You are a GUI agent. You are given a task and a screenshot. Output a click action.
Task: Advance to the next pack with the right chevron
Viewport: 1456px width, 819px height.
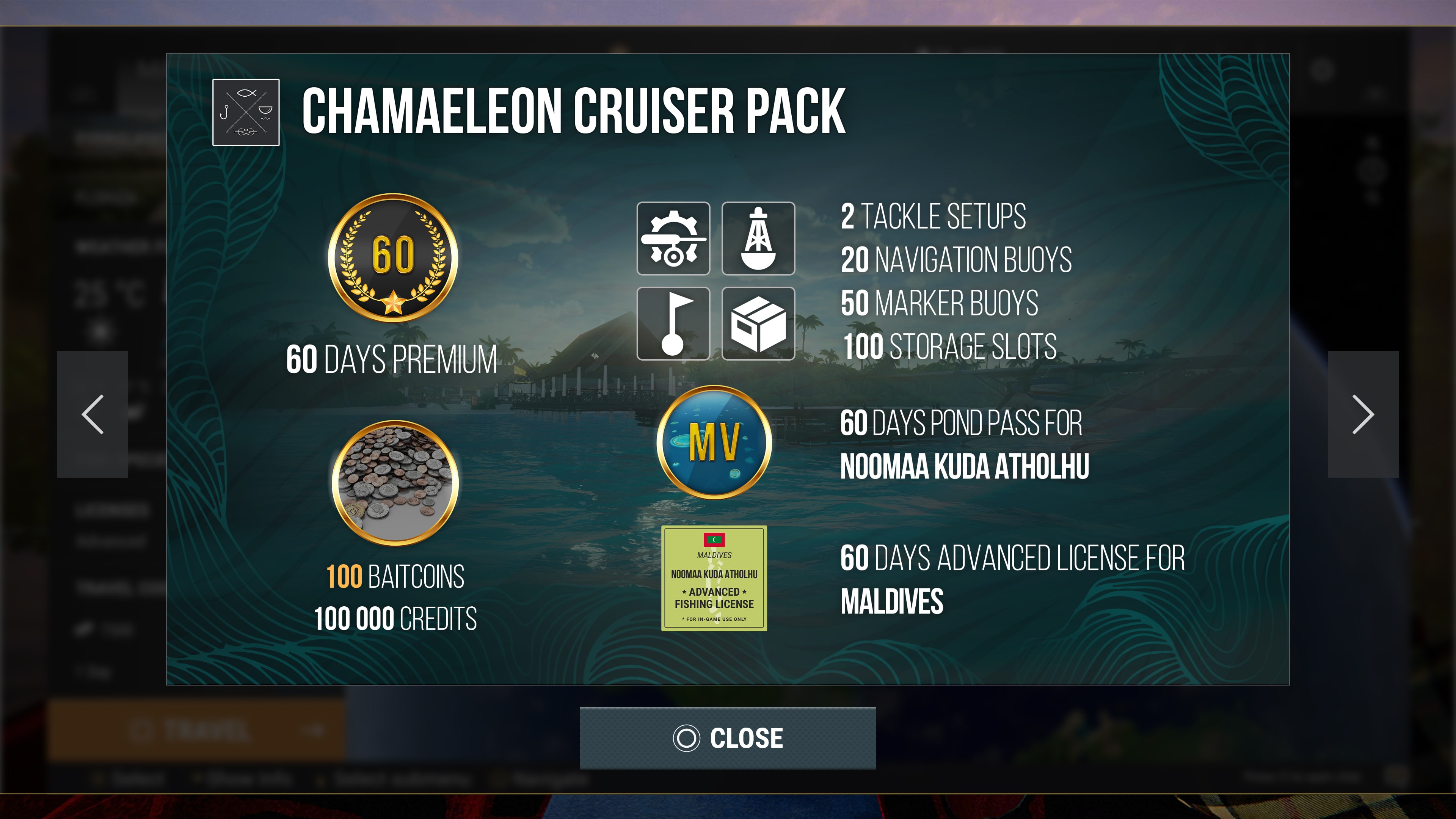[x=1363, y=415]
